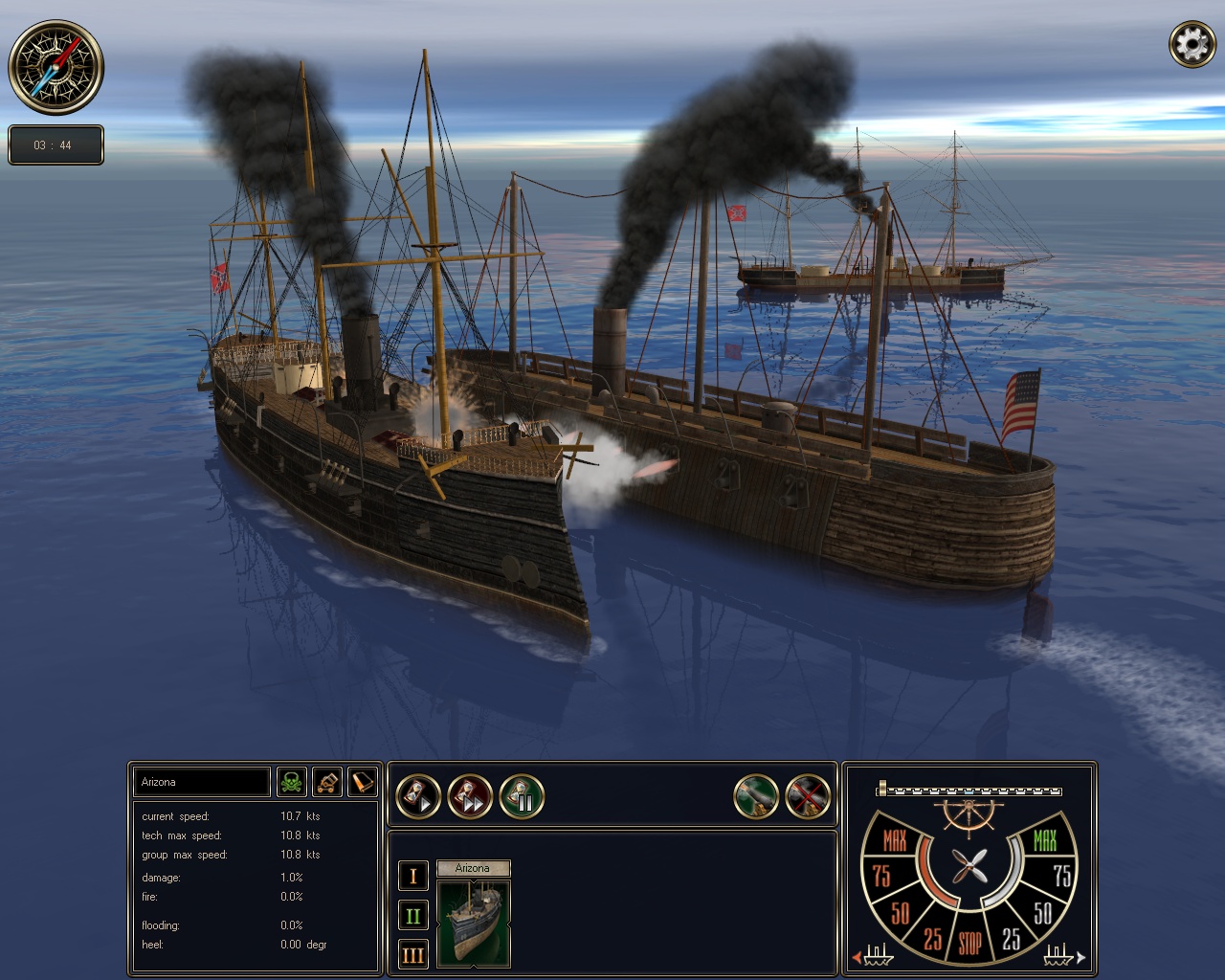
Task: Click the compass in the top-left corner
Action: point(56,67)
